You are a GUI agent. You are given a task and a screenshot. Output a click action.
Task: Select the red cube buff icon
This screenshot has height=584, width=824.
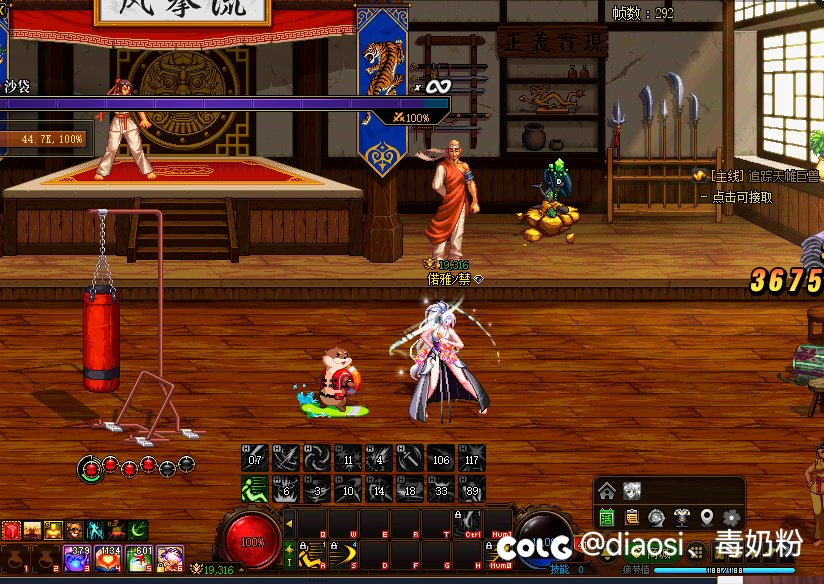click(10, 530)
